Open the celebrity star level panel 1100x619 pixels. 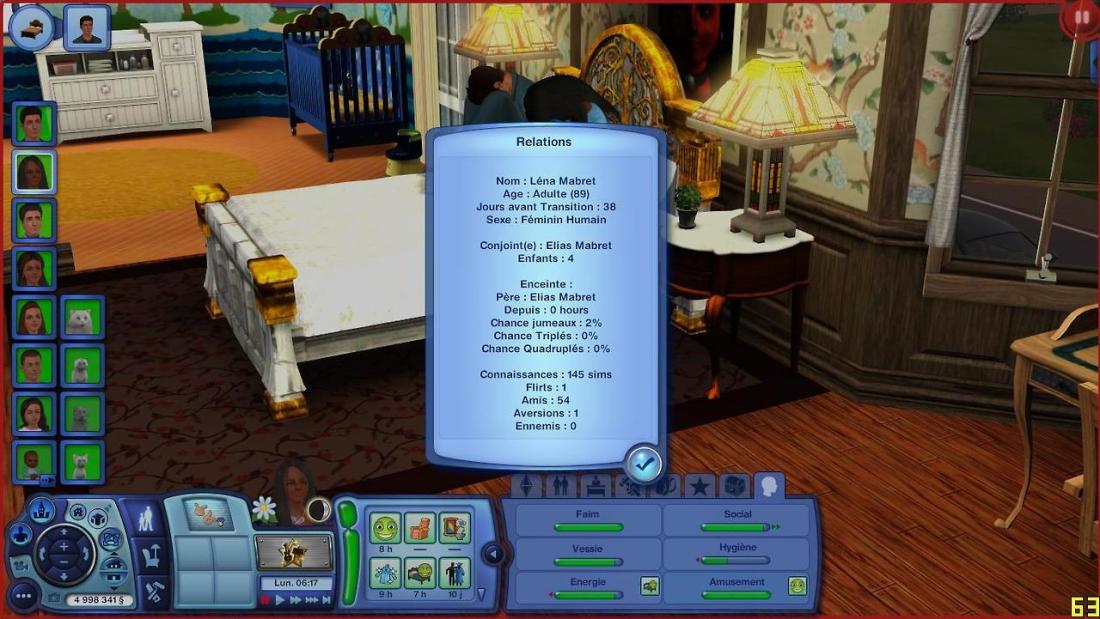[x=293, y=550]
